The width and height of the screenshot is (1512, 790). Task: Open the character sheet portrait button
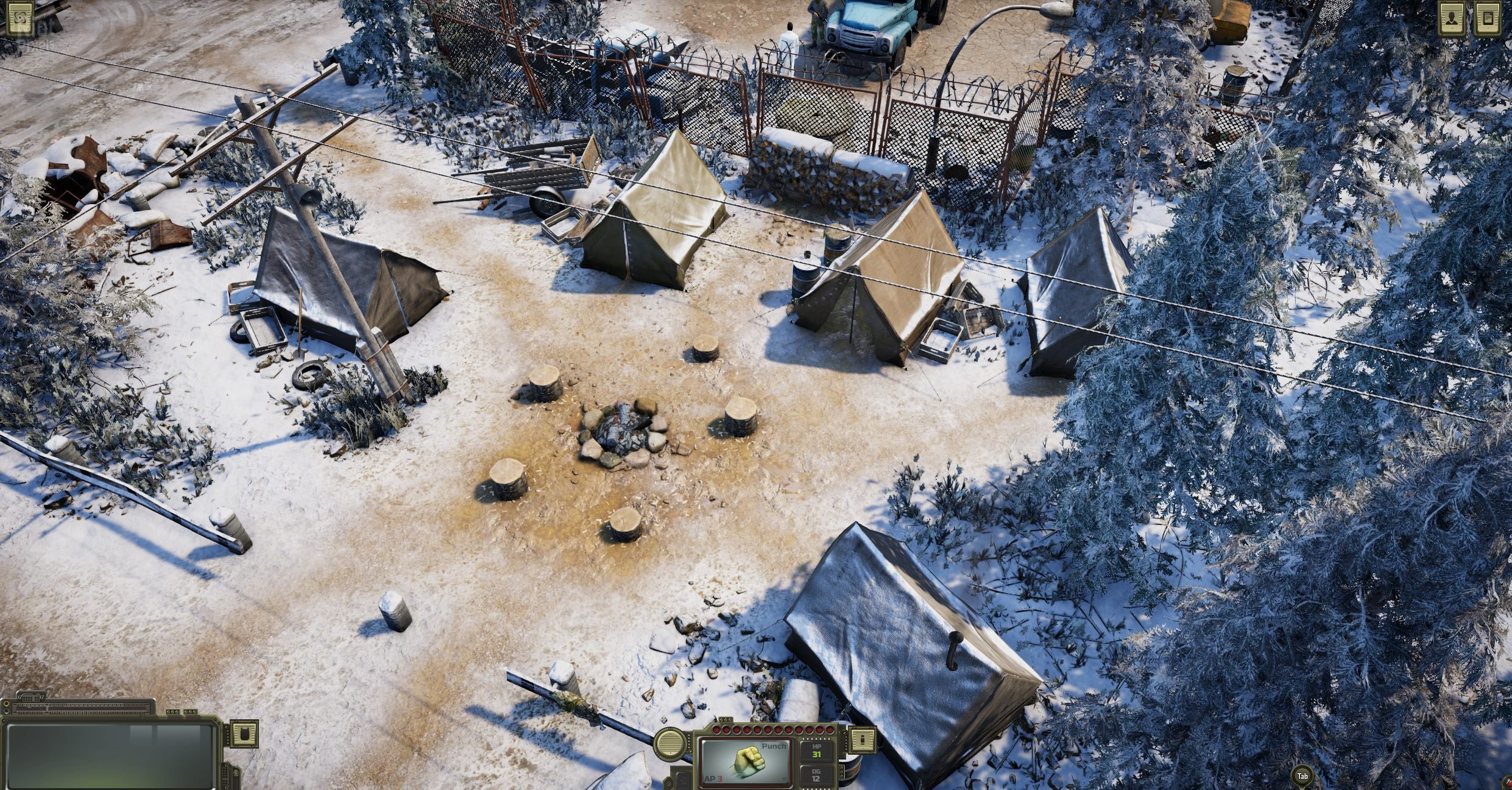[x=1451, y=18]
